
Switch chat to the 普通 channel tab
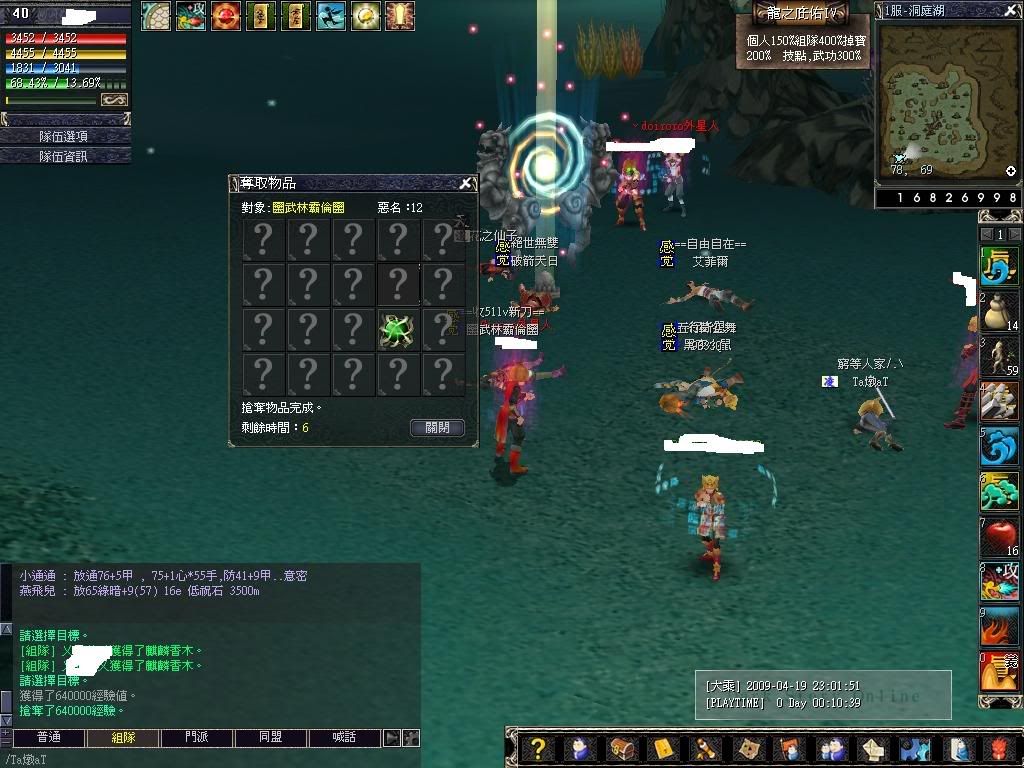[x=49, y=737]
